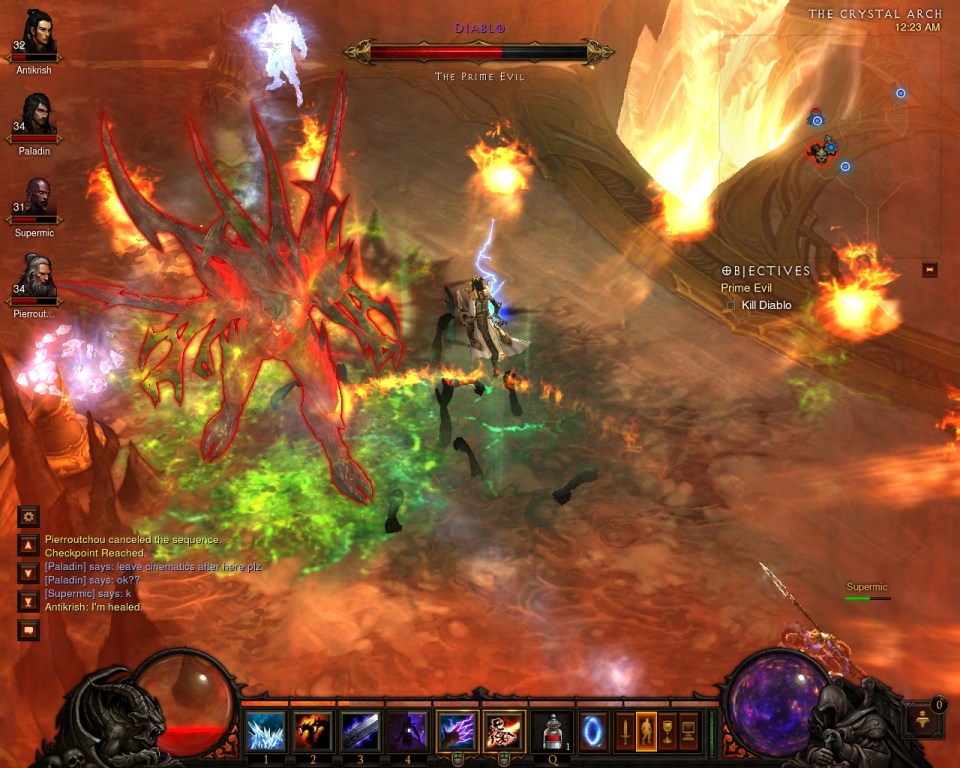
Task: Select the fiery warrior secondary skill
Action: pos(504,731)
